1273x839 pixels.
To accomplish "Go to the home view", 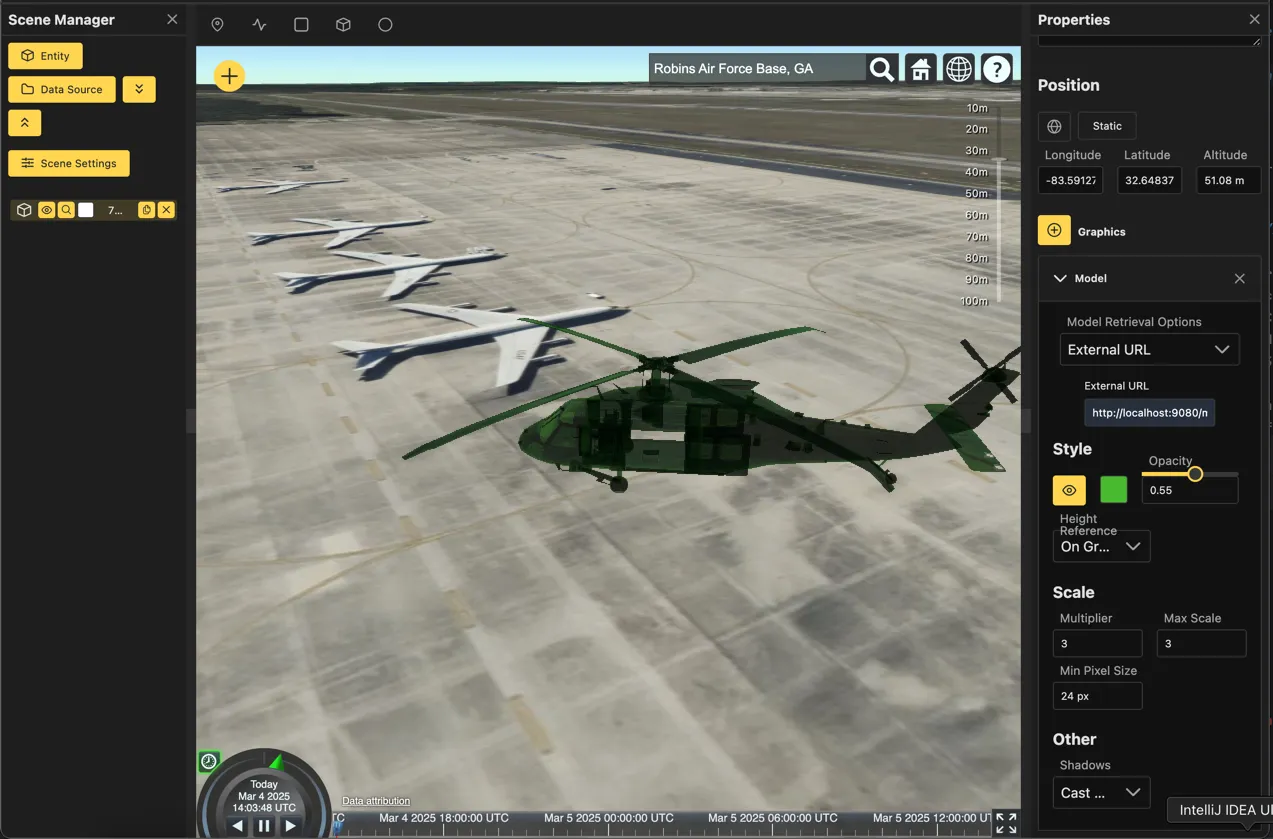I will [x=920, y=69].
